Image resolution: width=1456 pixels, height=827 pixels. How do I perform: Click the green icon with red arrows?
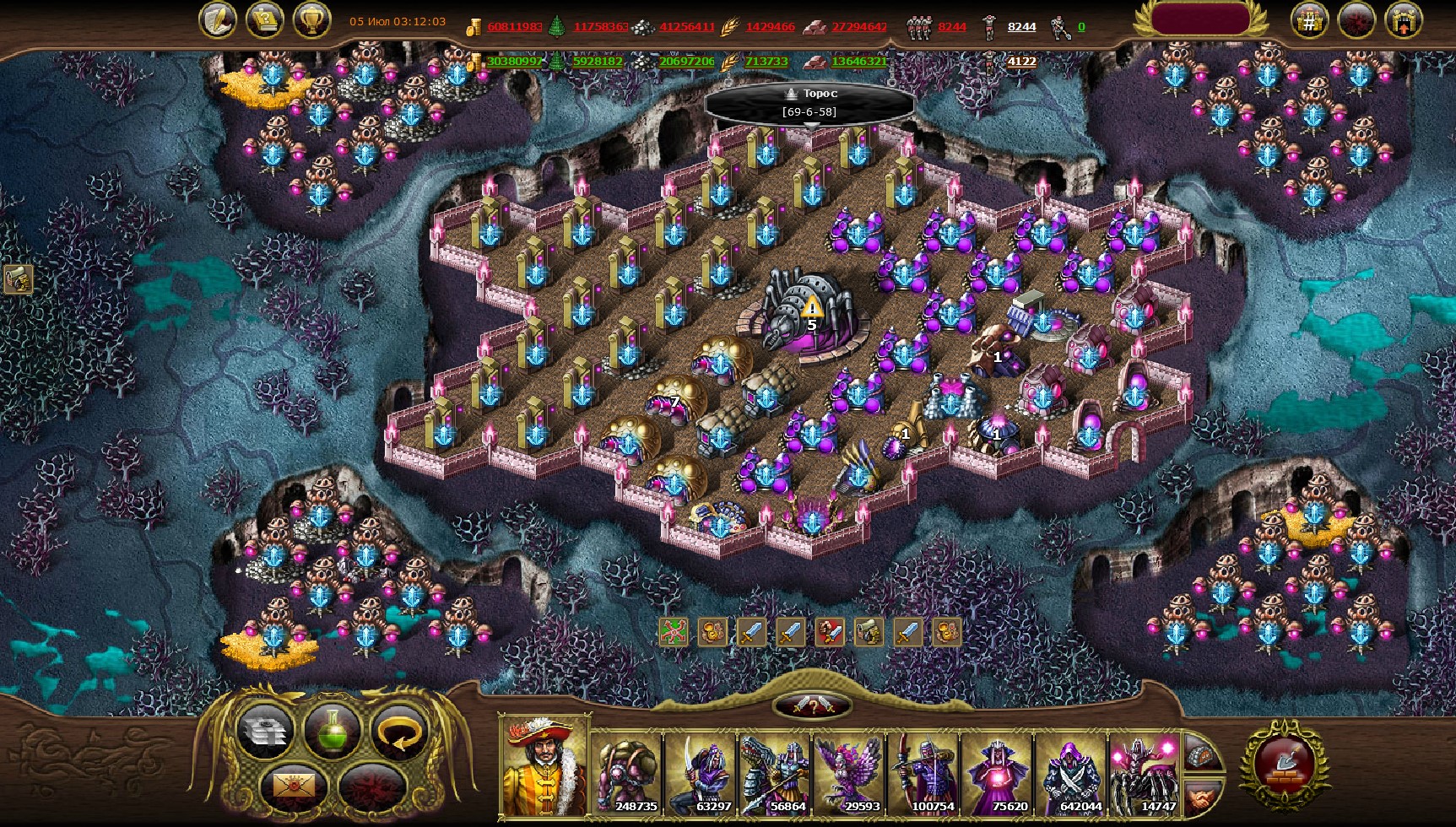674,631
